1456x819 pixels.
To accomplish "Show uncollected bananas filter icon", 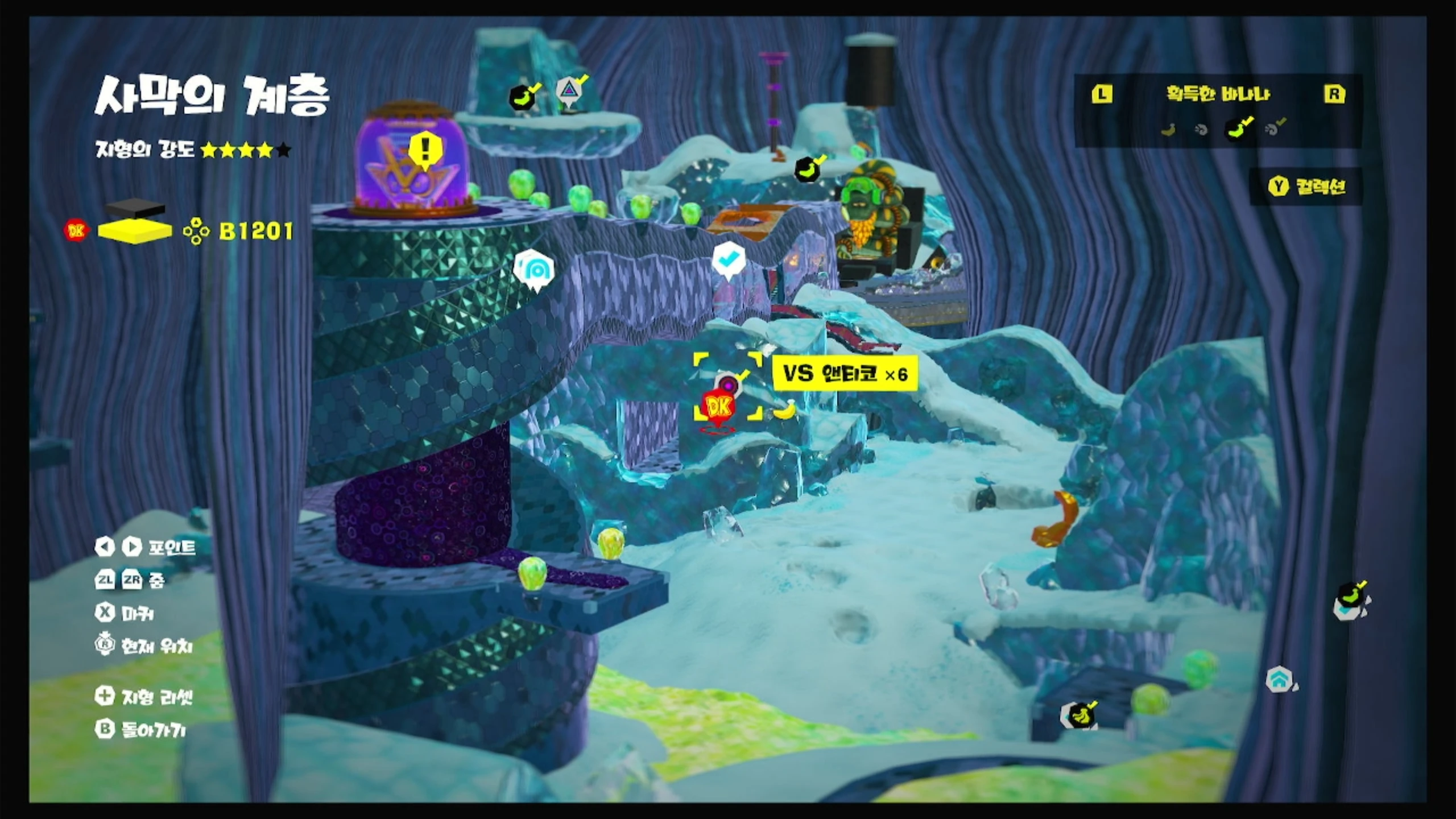I will pos(1168,130).
